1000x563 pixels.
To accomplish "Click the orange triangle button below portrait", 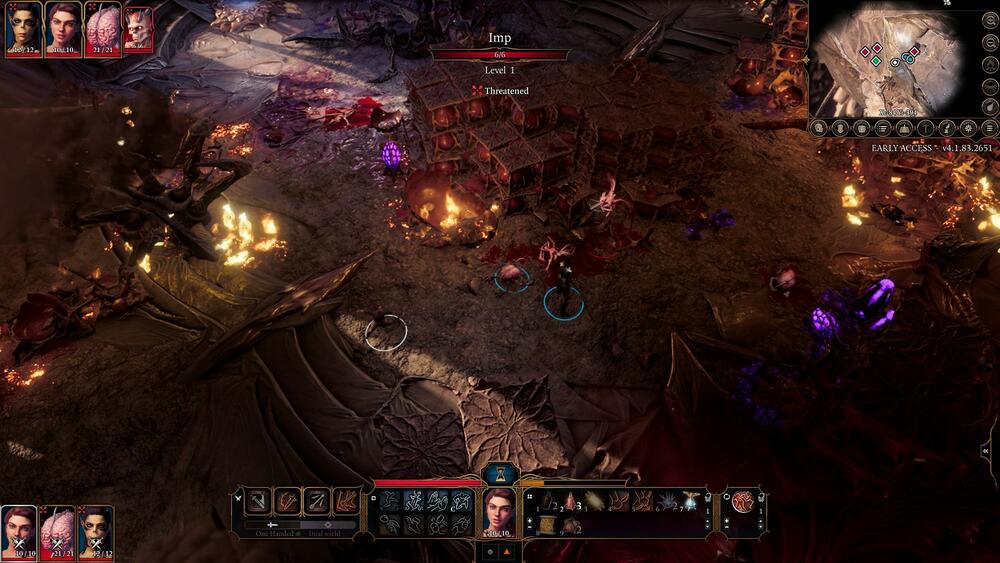I will (506, 551).
